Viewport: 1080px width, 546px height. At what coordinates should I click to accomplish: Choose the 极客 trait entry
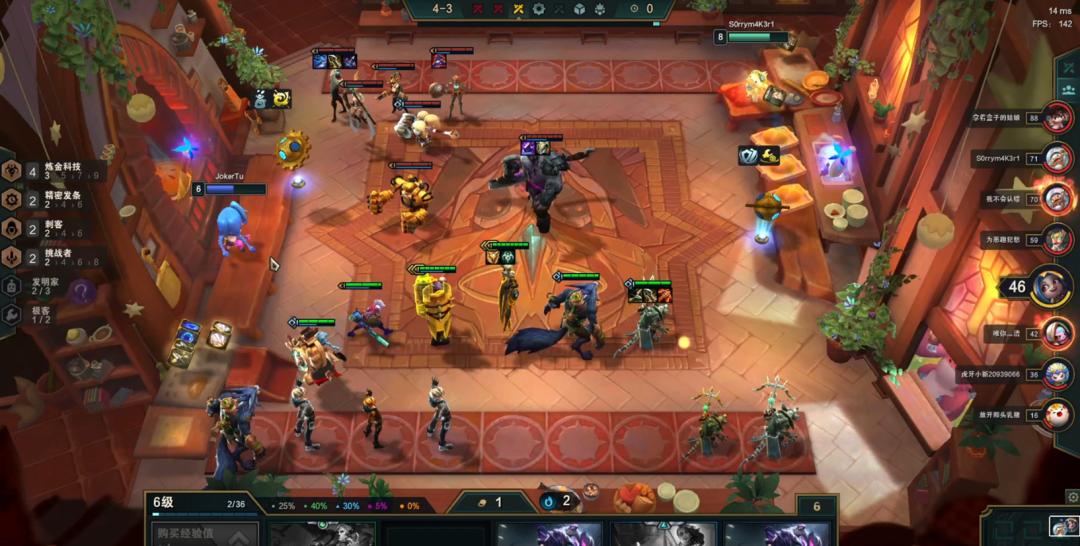click(40, 314)
